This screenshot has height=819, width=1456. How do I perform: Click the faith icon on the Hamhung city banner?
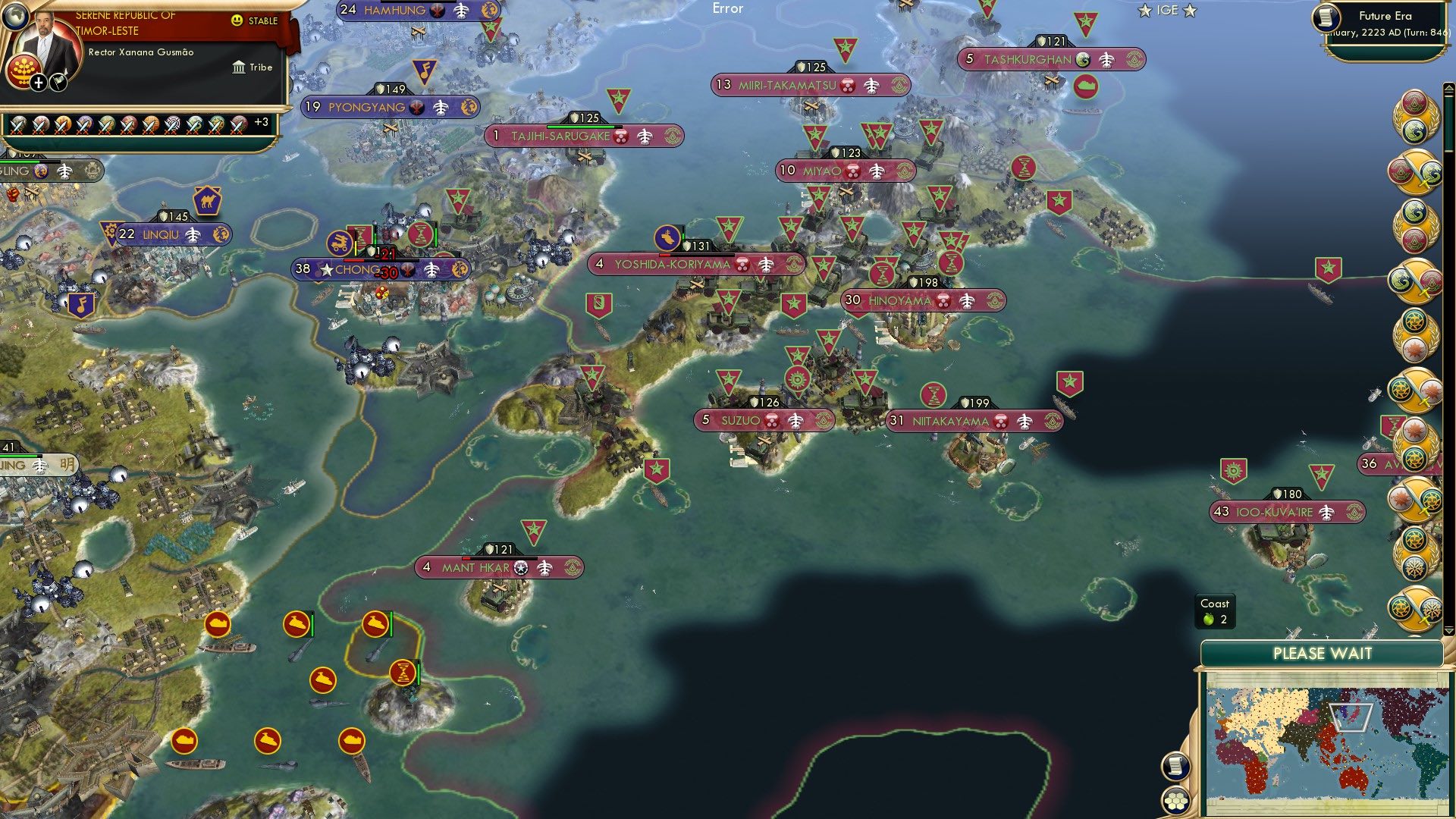pyautogui.click(x=438, y=11)
